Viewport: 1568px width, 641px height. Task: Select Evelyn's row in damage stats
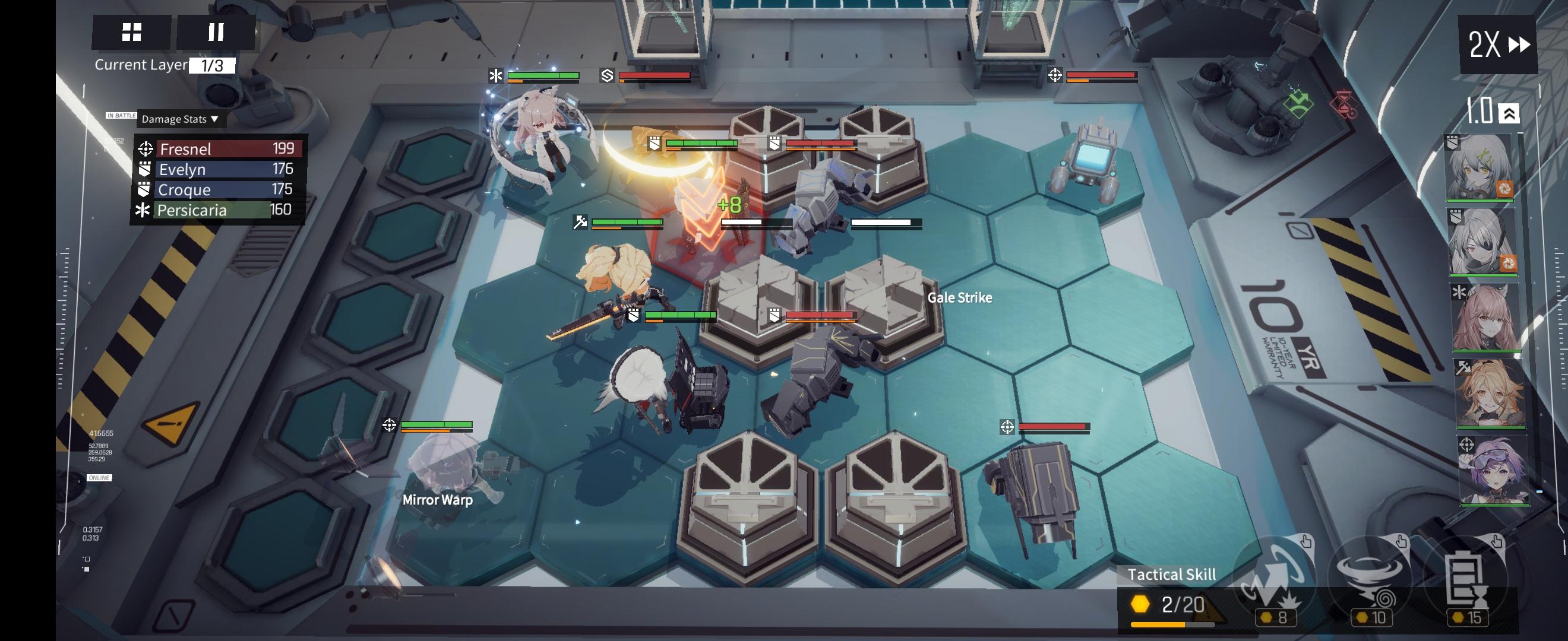(x=219, y=169)
